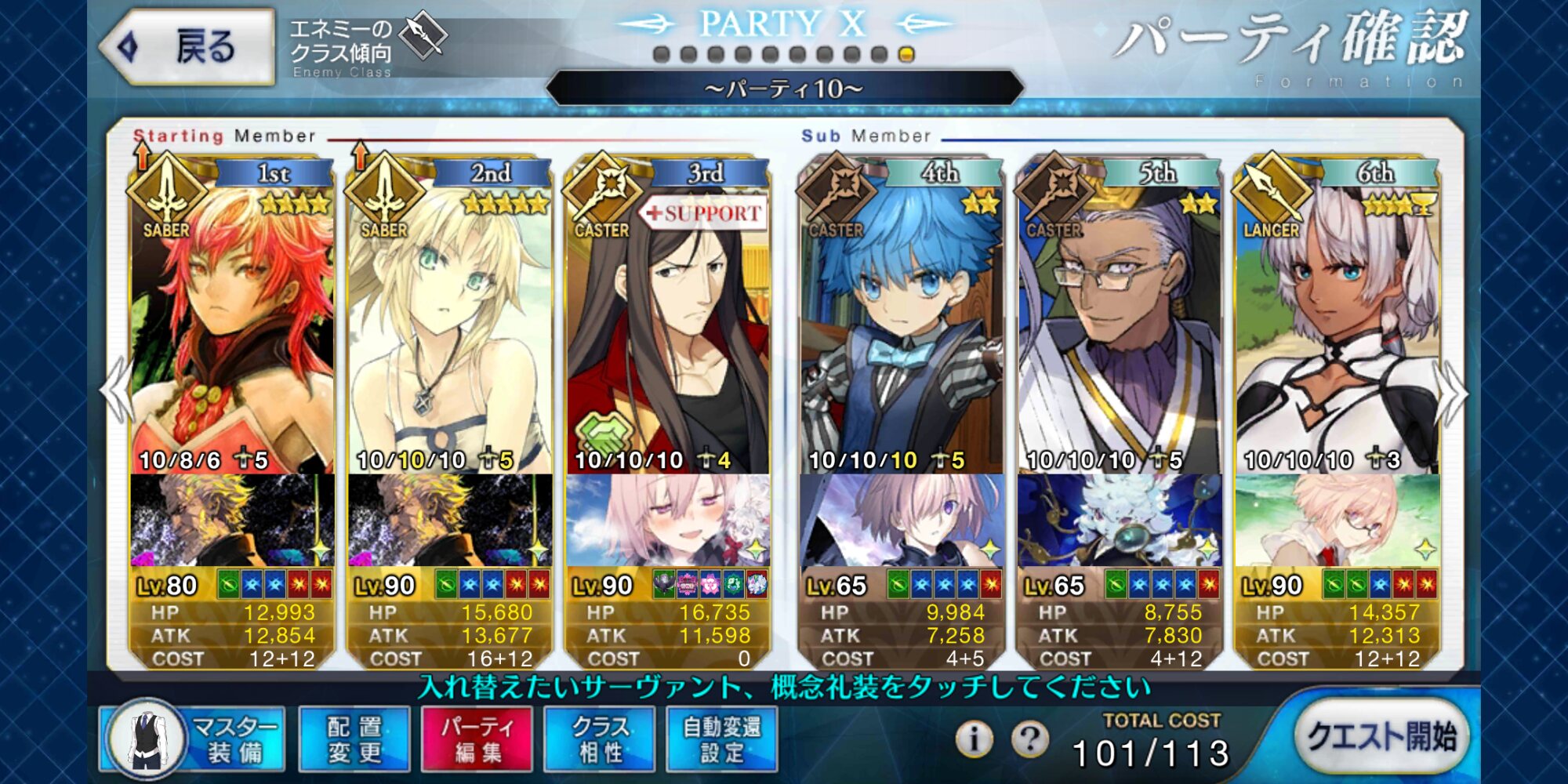
Task: Open 自動変還設定 auto settings
Action: click(x=722, y=739)
